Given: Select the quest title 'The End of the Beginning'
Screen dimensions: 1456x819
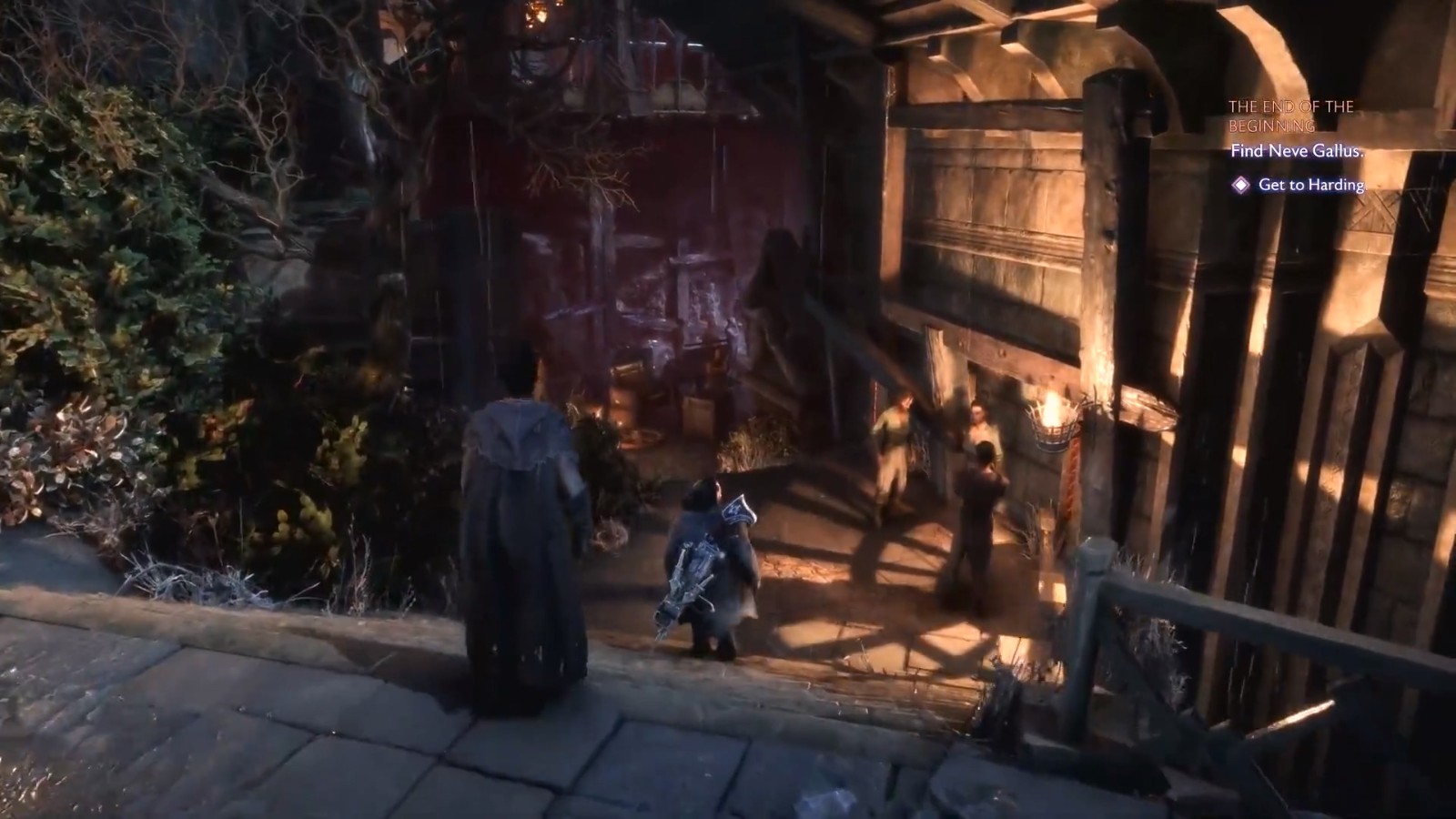Looking at the screenshot, I should pos(1290,116).
